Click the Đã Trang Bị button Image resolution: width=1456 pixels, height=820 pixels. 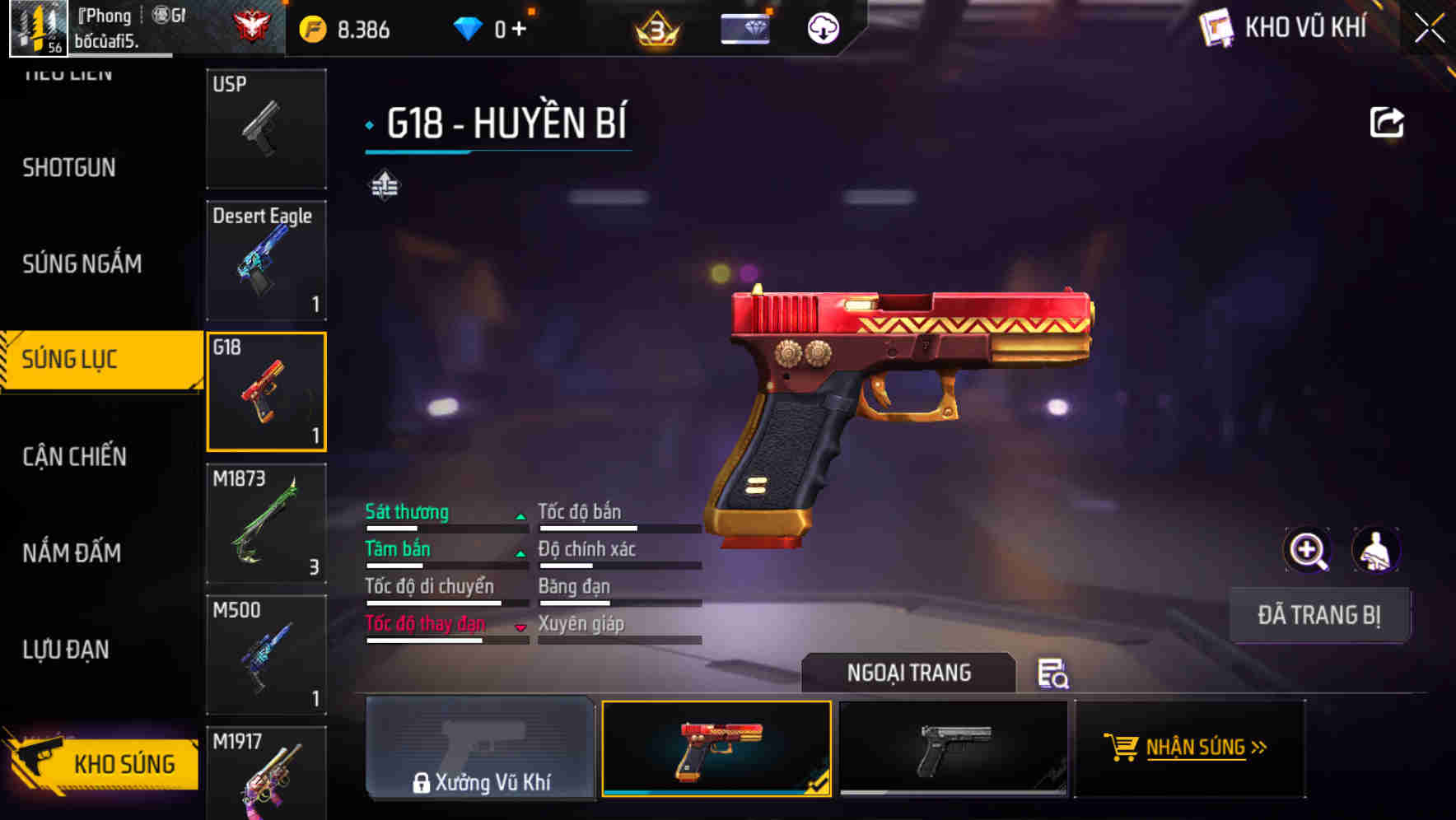[x=1319, y=614]
